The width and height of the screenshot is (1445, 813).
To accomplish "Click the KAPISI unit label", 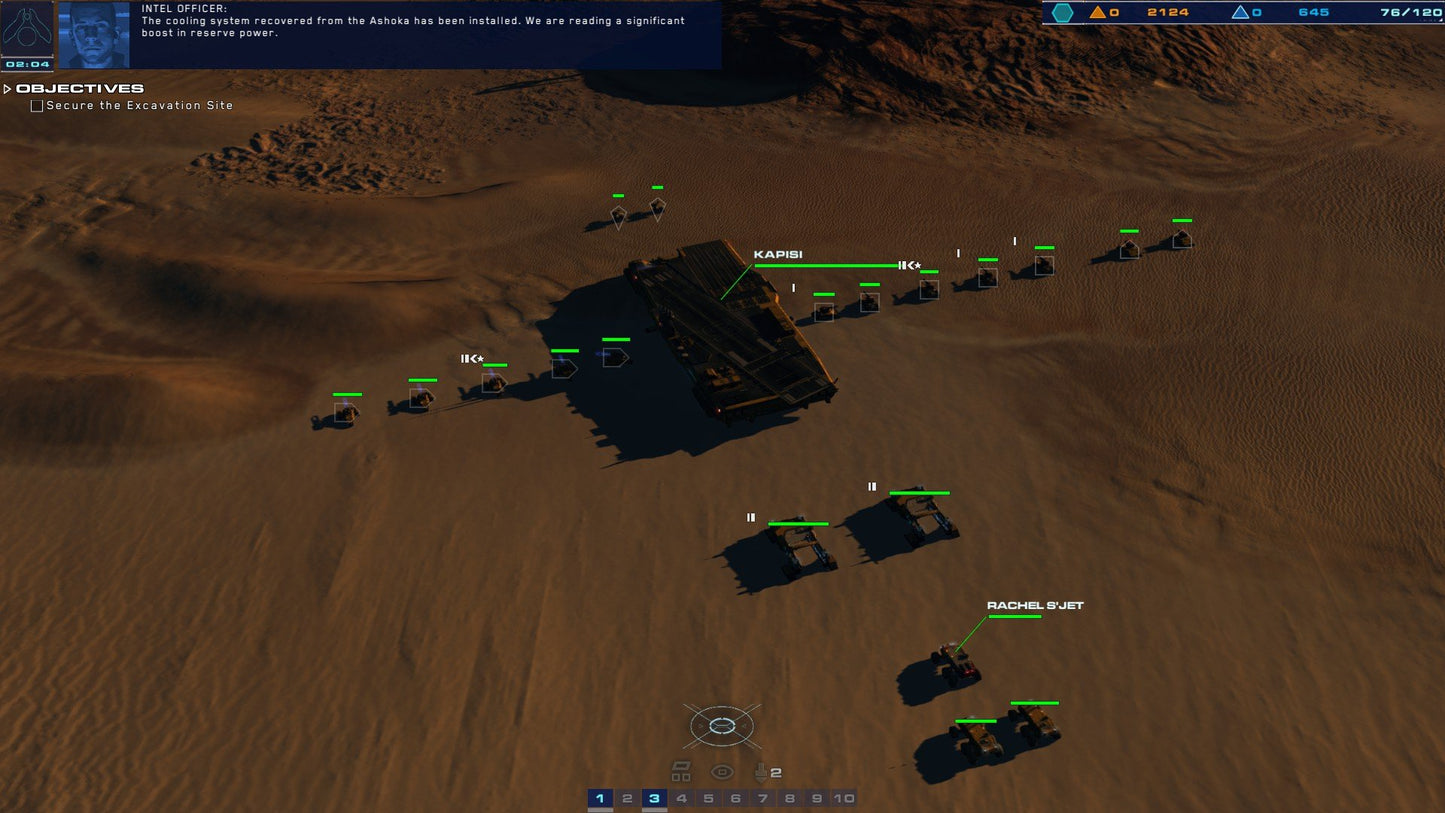I will 778,254.
